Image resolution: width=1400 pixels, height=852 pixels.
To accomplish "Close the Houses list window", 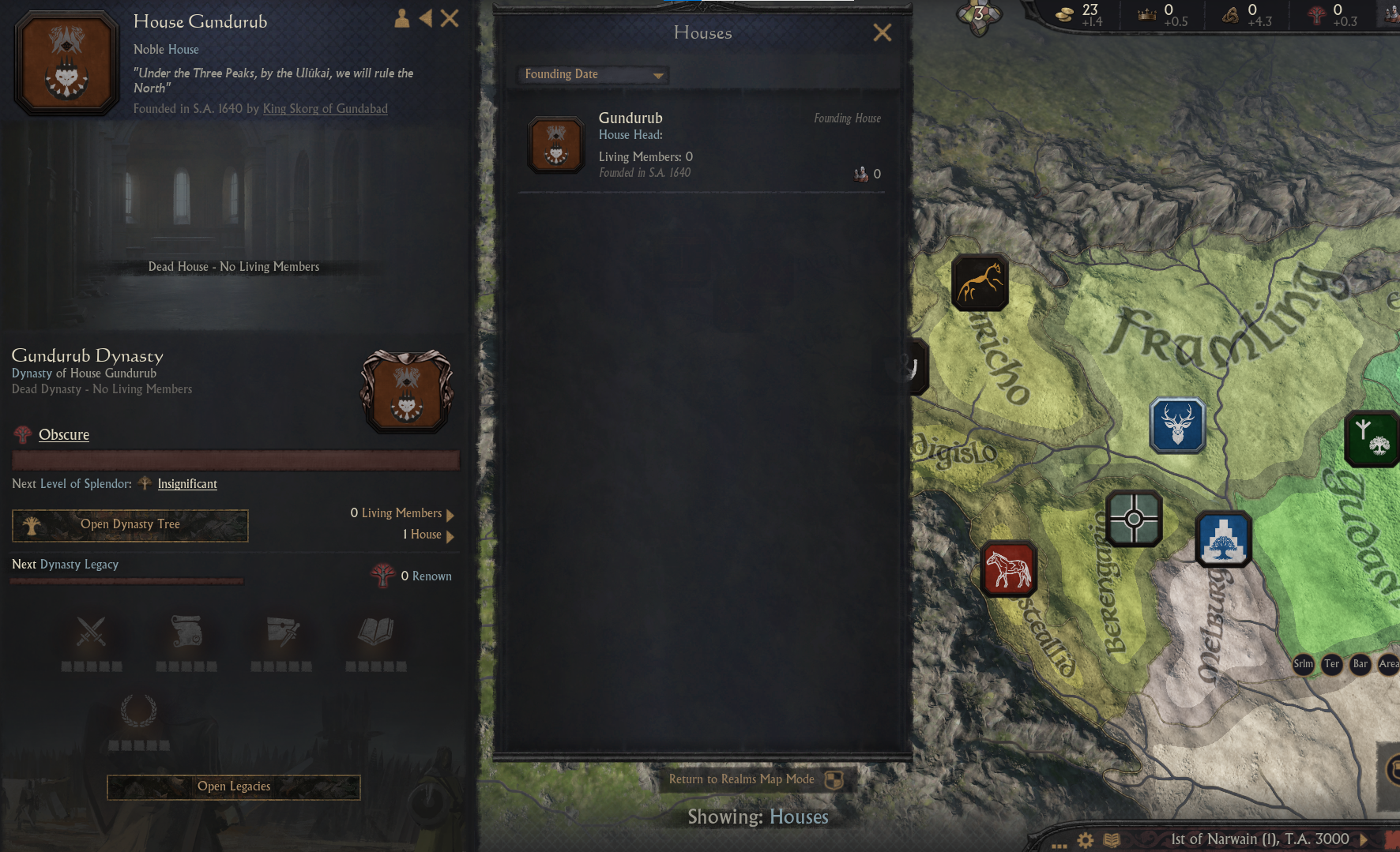I will point(882,32).
